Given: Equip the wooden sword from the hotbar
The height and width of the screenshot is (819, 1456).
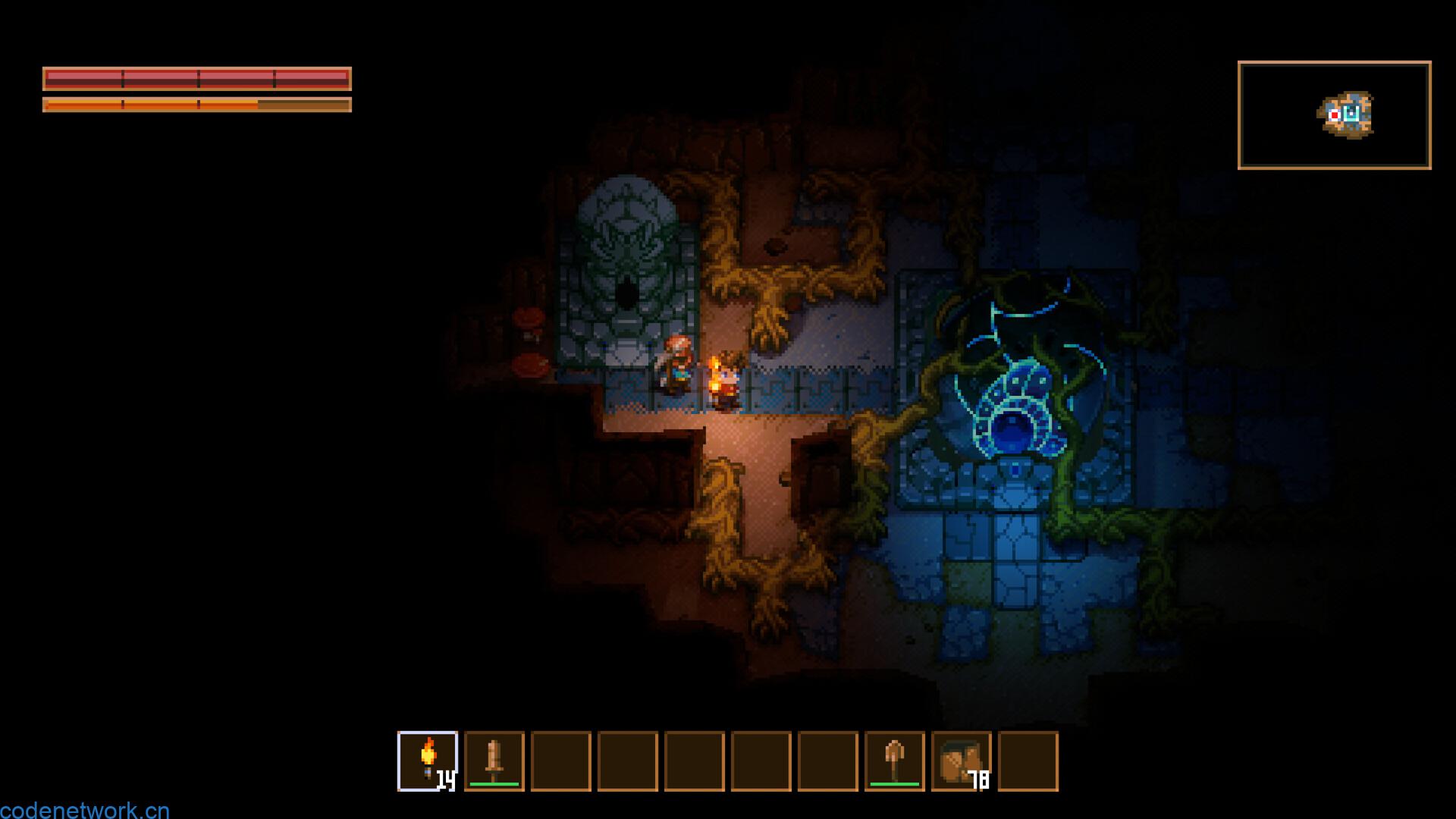Looking at the screenshot, I should click(x=494, y=761).
